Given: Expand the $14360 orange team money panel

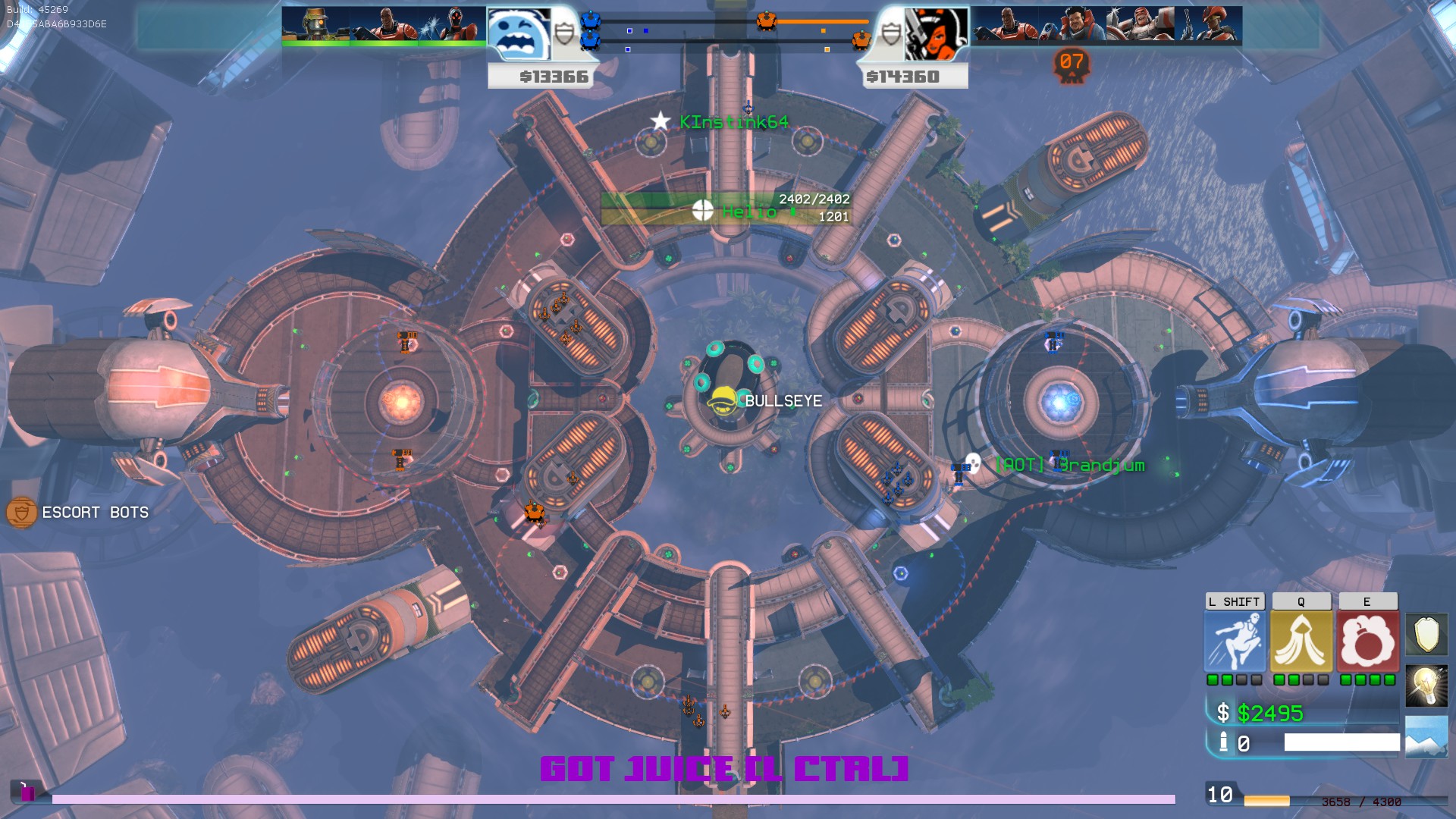Looking at the screenshot, I should click(x=904, y=76).
